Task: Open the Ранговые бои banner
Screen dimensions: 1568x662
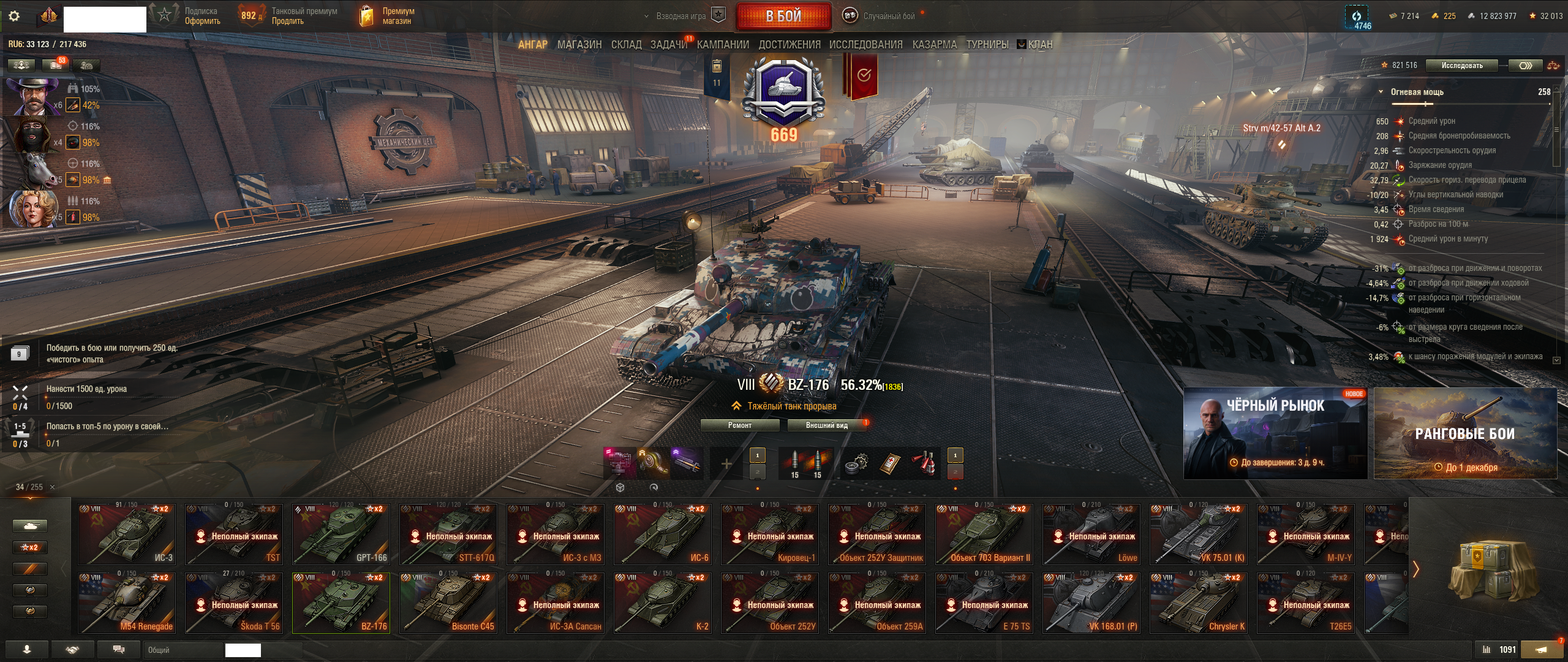Action: tap(1465, 433)
